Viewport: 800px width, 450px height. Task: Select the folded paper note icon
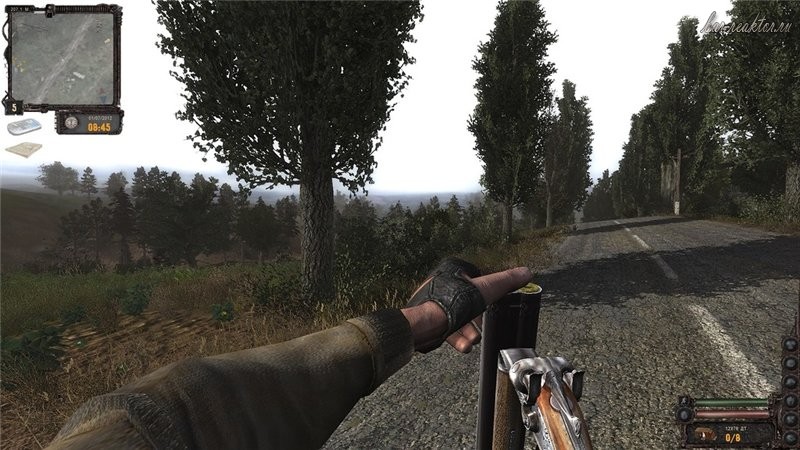24,150
